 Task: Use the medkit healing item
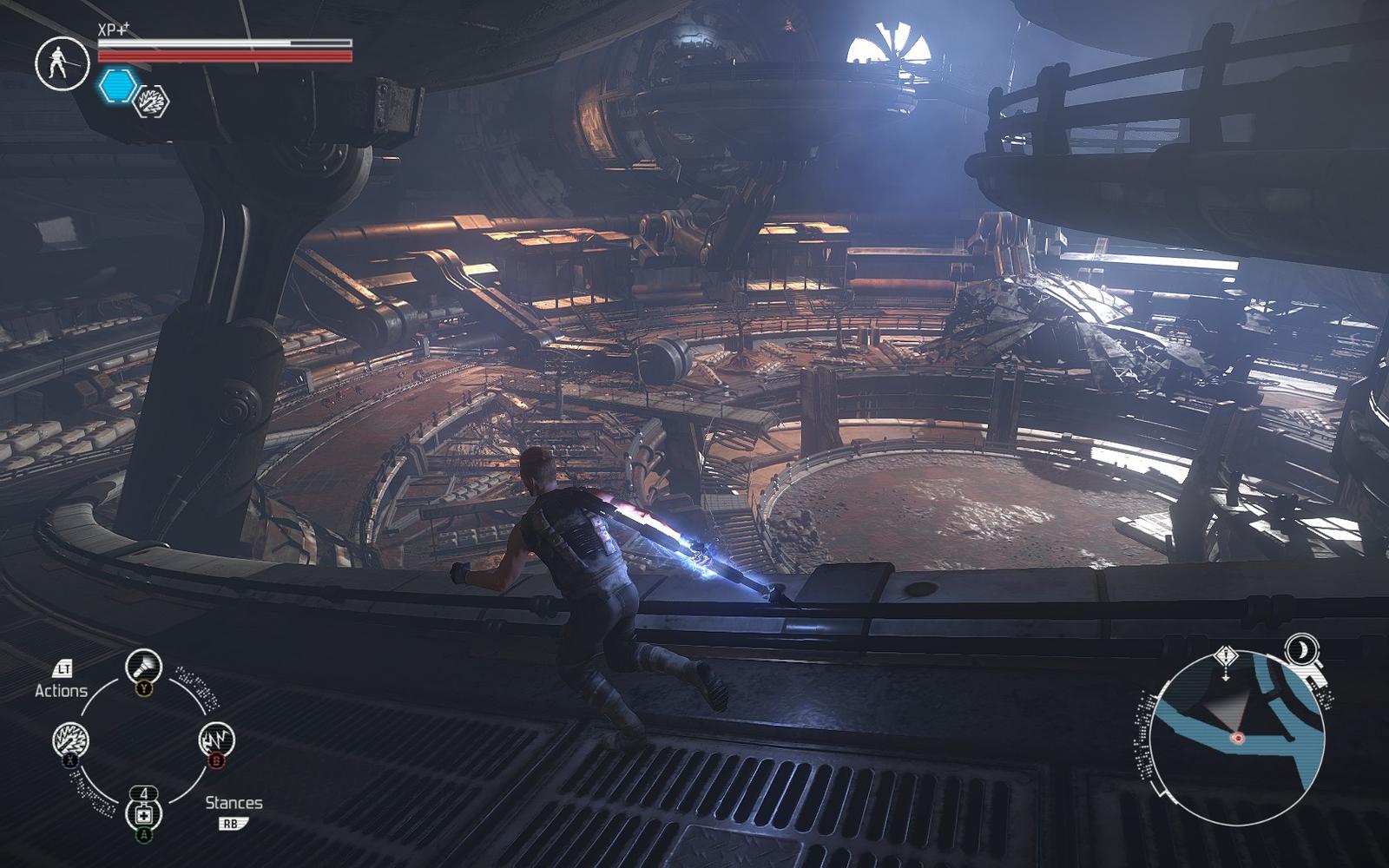pyautogui.click(x=143, y=814)
